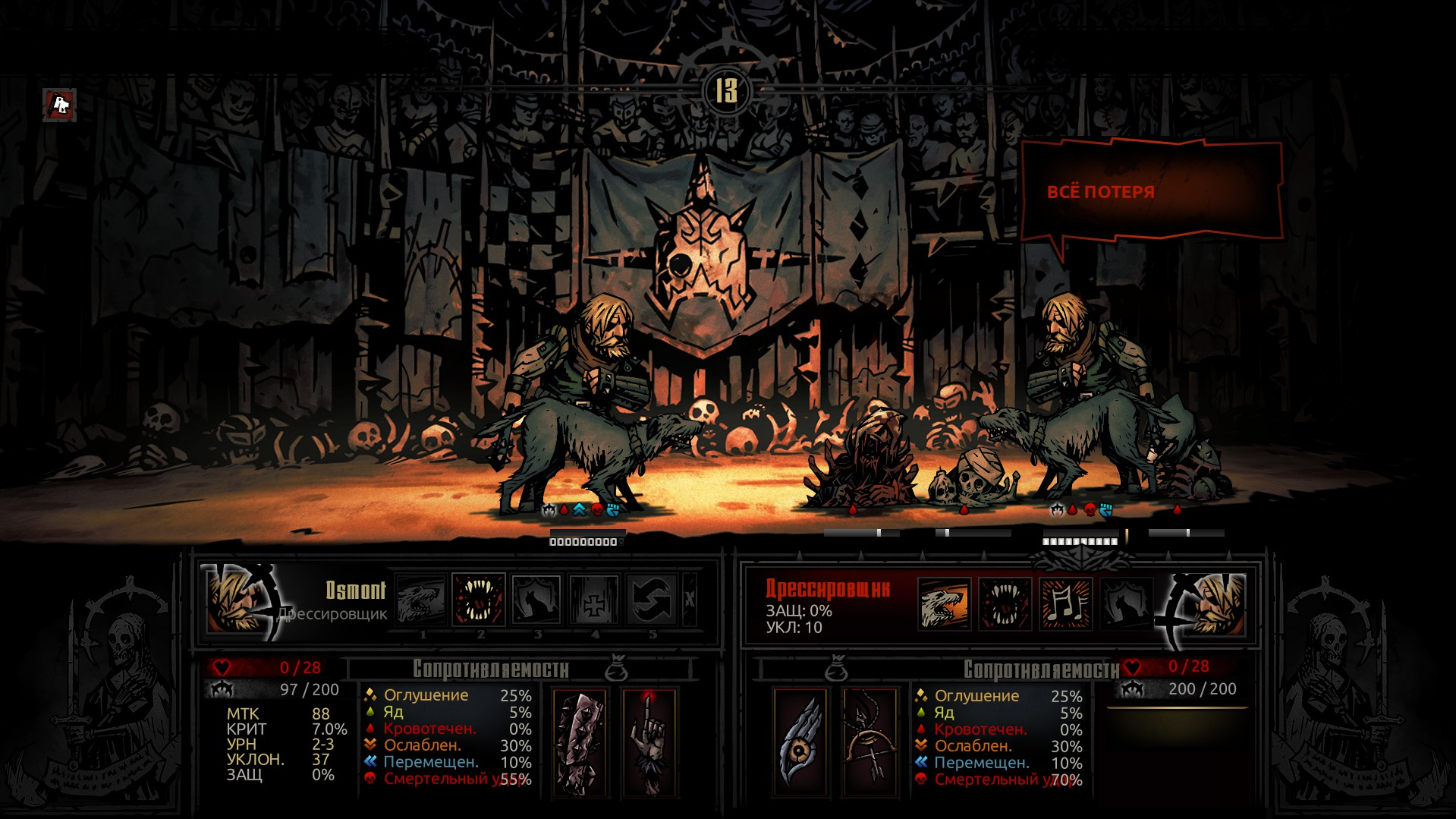The width and height of the screenshot is (1456, 819).
Task: Inspect Osmont's pointing hand trinket
Action: pyautogui.click(x=649, y=743)
